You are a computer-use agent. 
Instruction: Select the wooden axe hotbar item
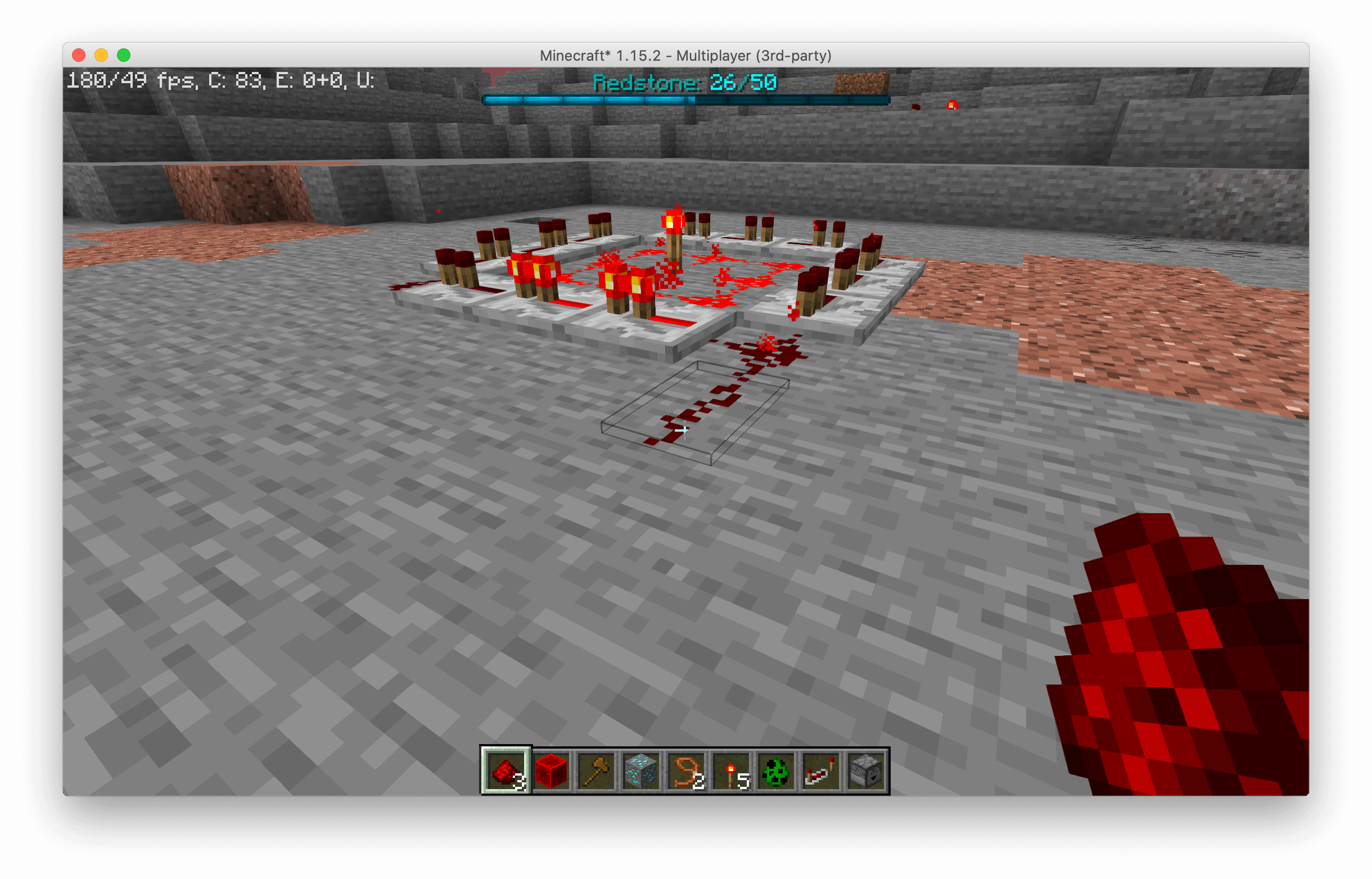[x=596, y=771]
